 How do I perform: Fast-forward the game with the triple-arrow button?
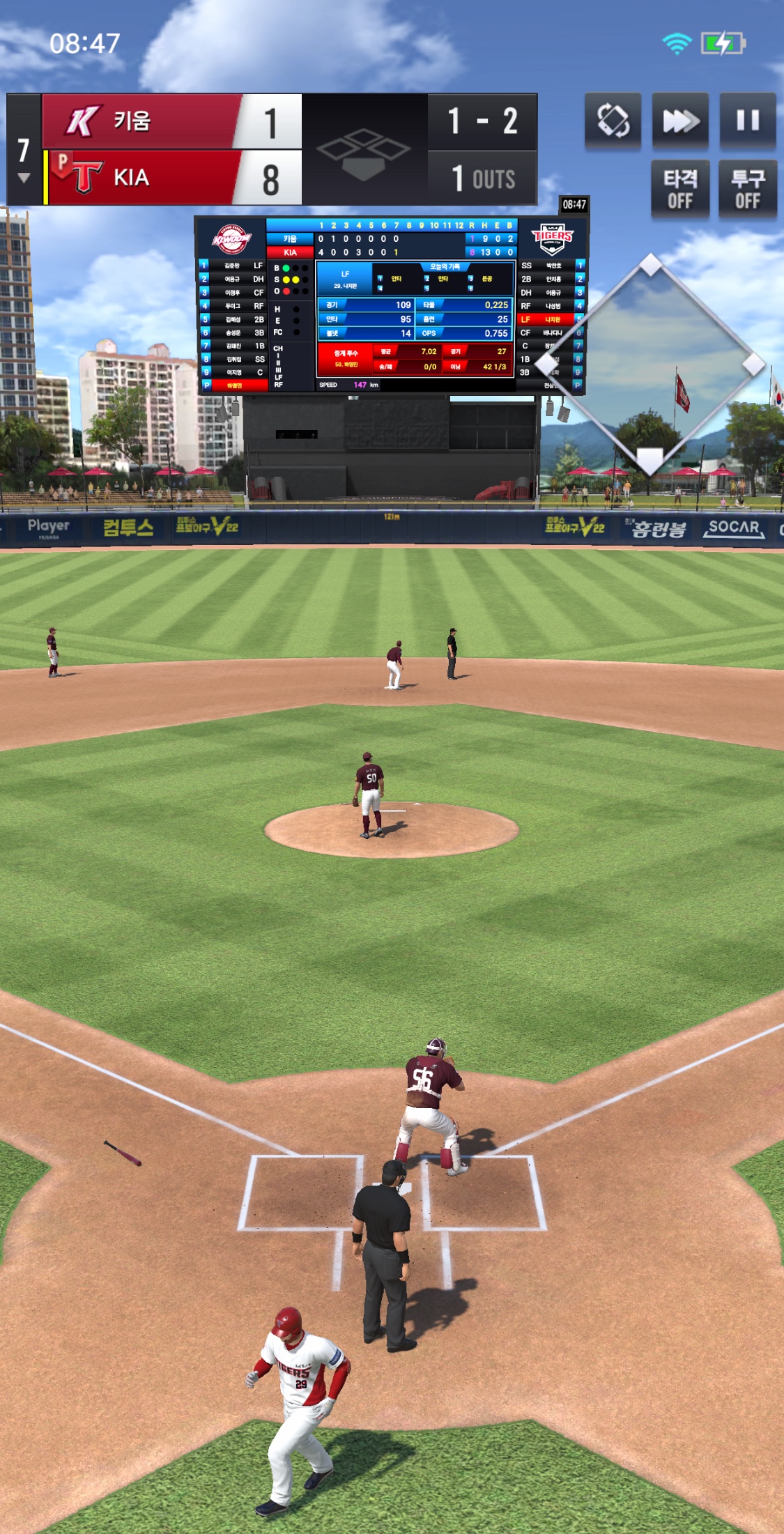(680, 121)
